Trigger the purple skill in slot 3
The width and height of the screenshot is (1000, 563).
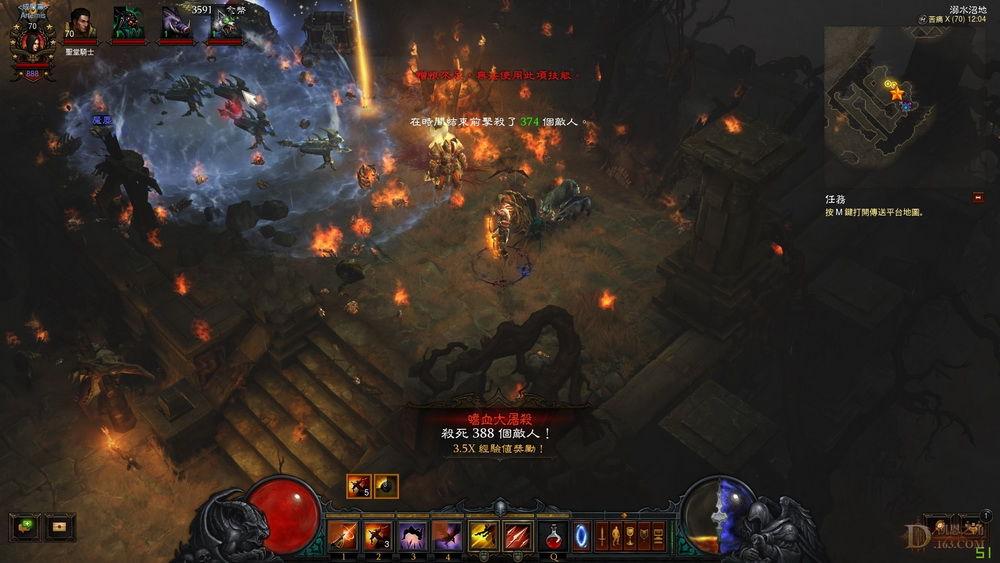(412, 535)
